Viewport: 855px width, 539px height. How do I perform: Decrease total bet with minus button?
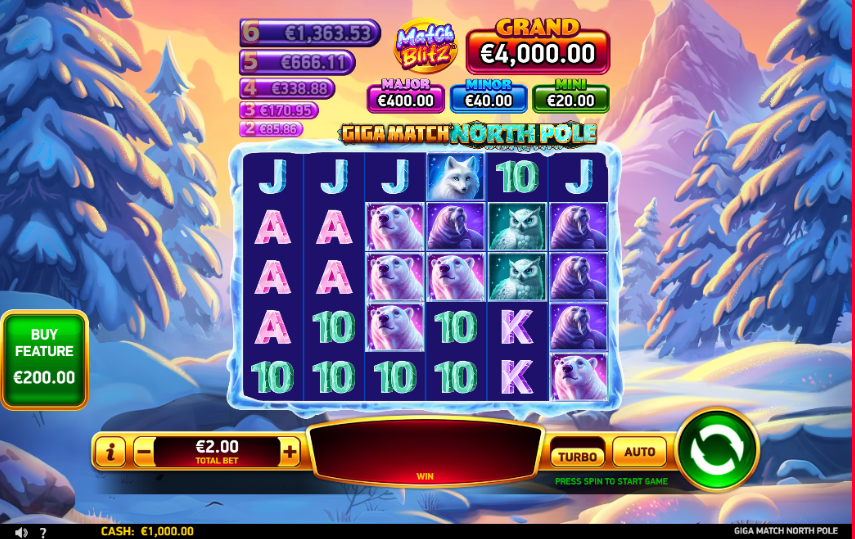click(x=143, y=452)
